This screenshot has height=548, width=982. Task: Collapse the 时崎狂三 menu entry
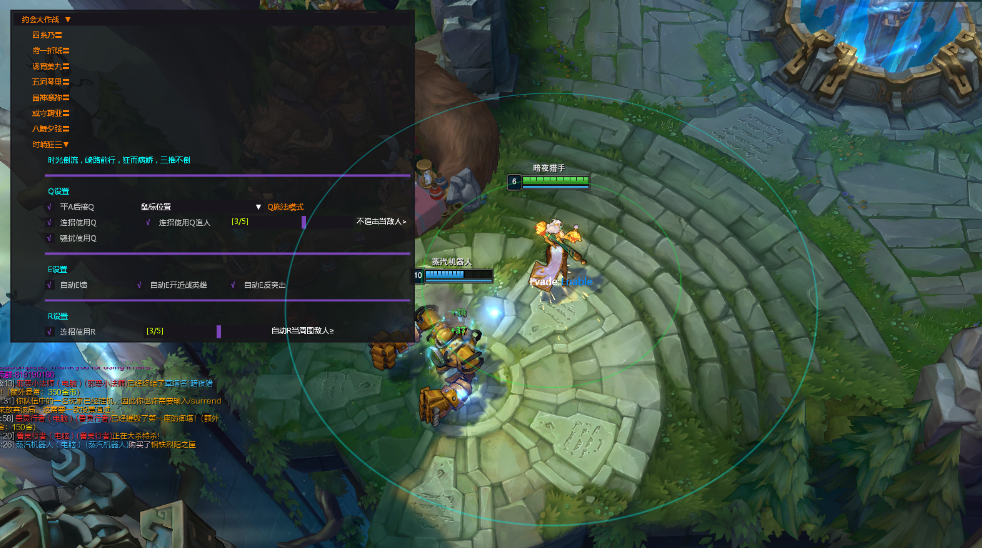coord(53,145)
